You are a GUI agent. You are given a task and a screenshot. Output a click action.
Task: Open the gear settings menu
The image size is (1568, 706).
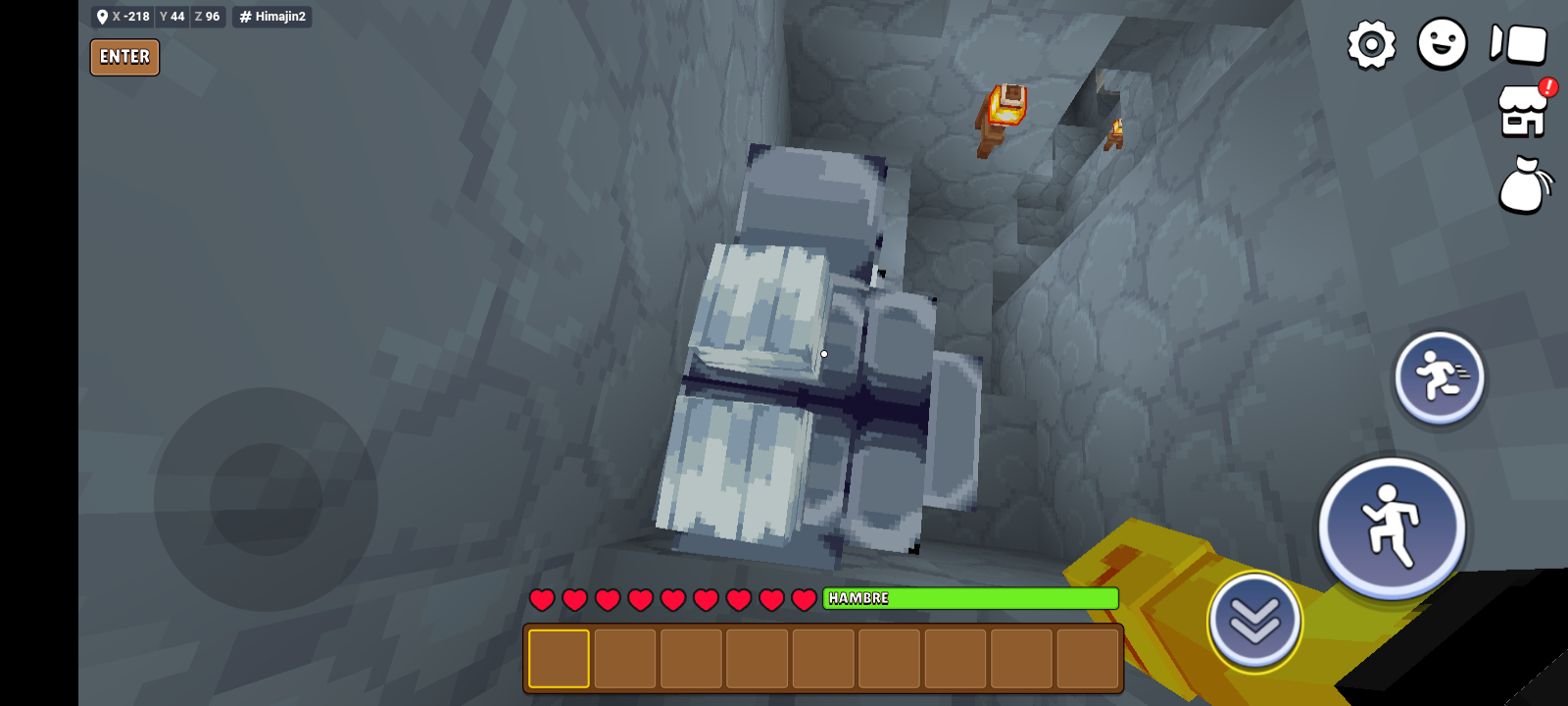click(1371, 44)
